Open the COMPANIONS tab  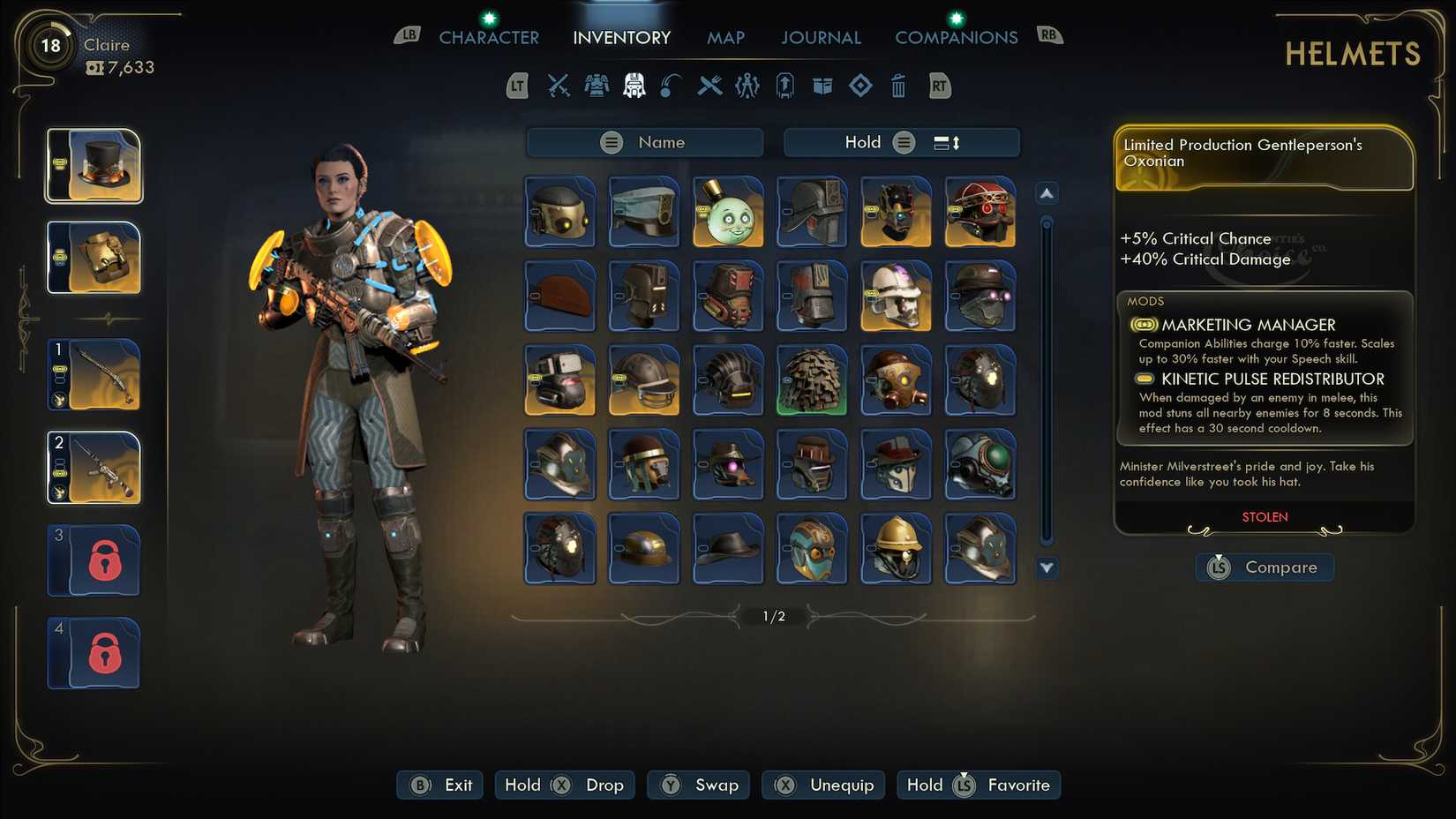tap(956, 38)
